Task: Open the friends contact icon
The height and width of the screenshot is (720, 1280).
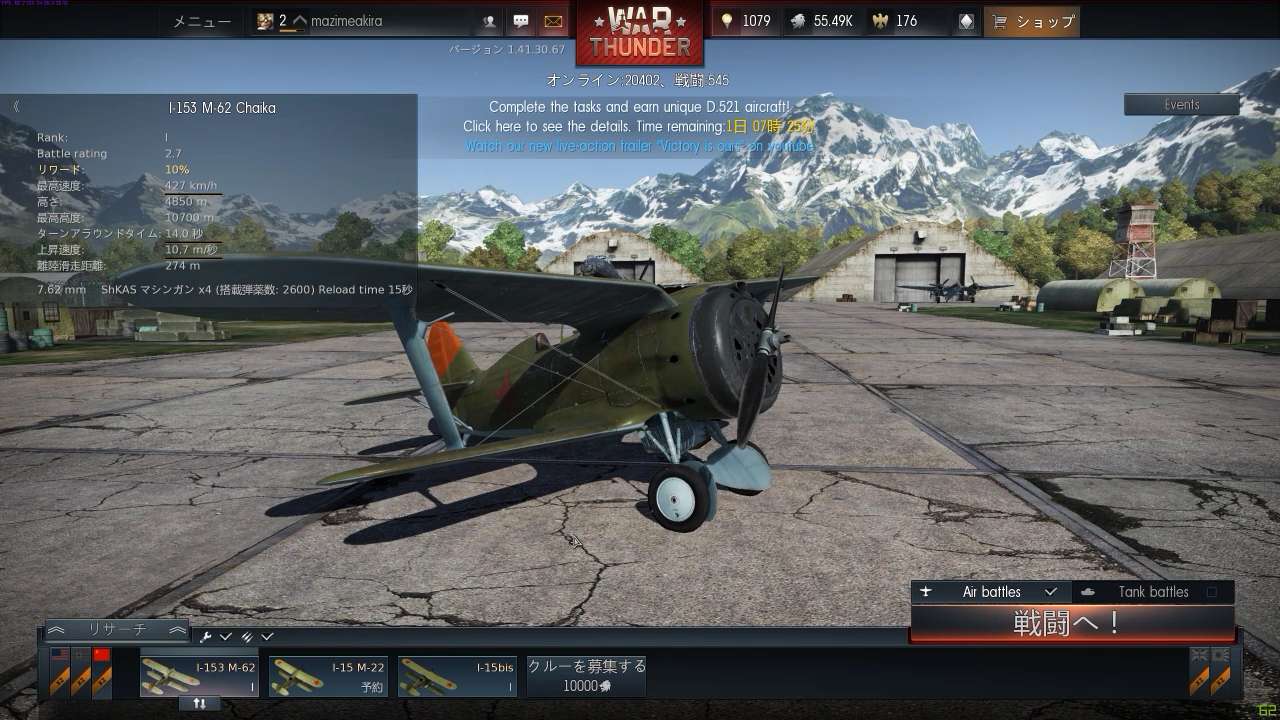Action: [x=489, y=21]
